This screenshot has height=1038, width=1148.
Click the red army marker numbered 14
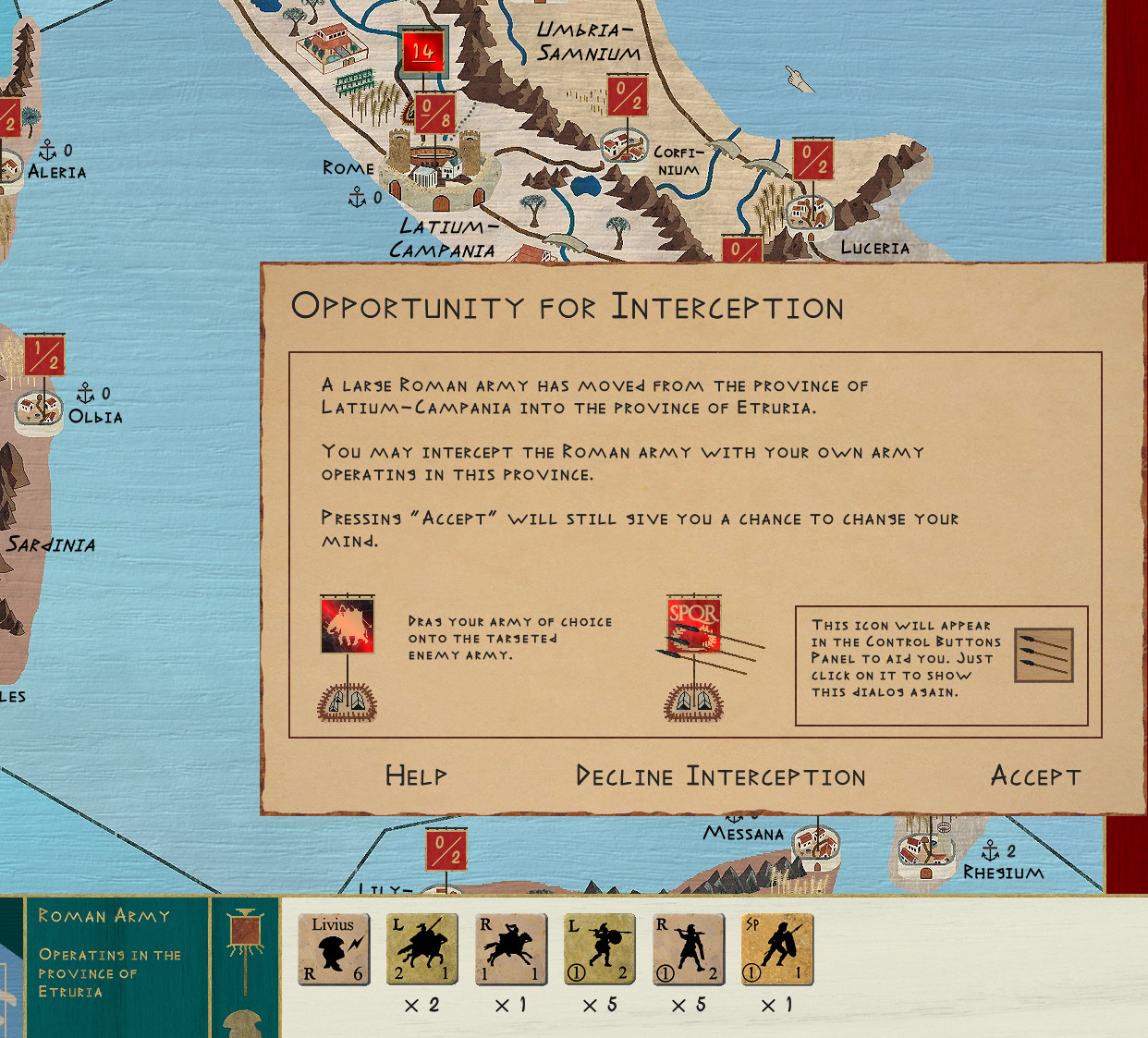[x=422, y=52]
